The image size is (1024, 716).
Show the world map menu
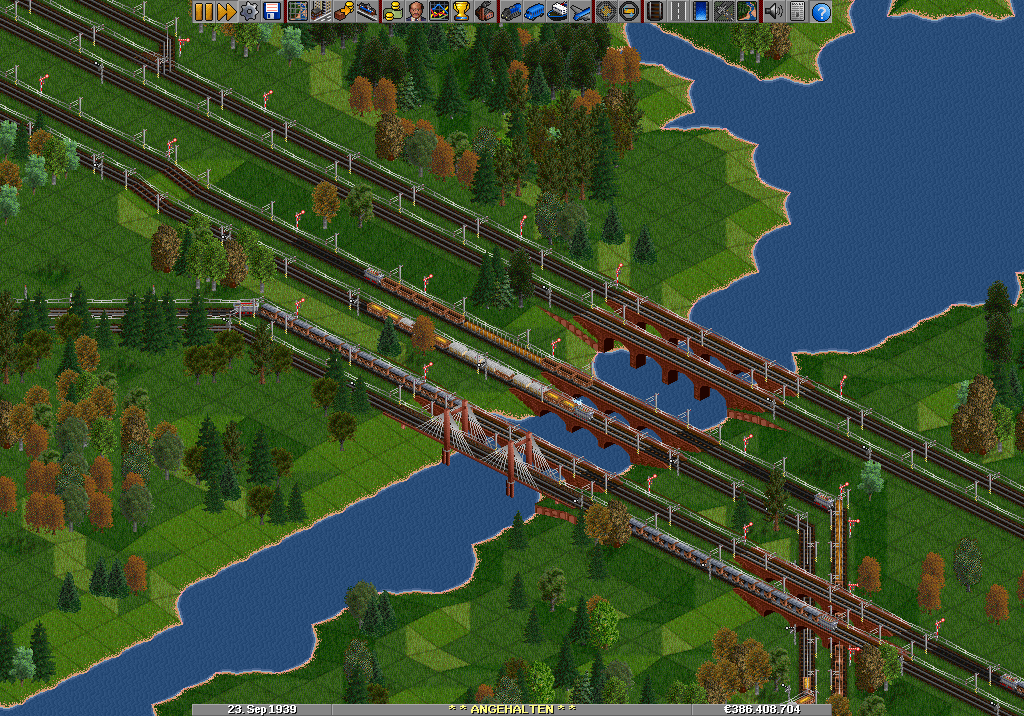click(298, 12)
